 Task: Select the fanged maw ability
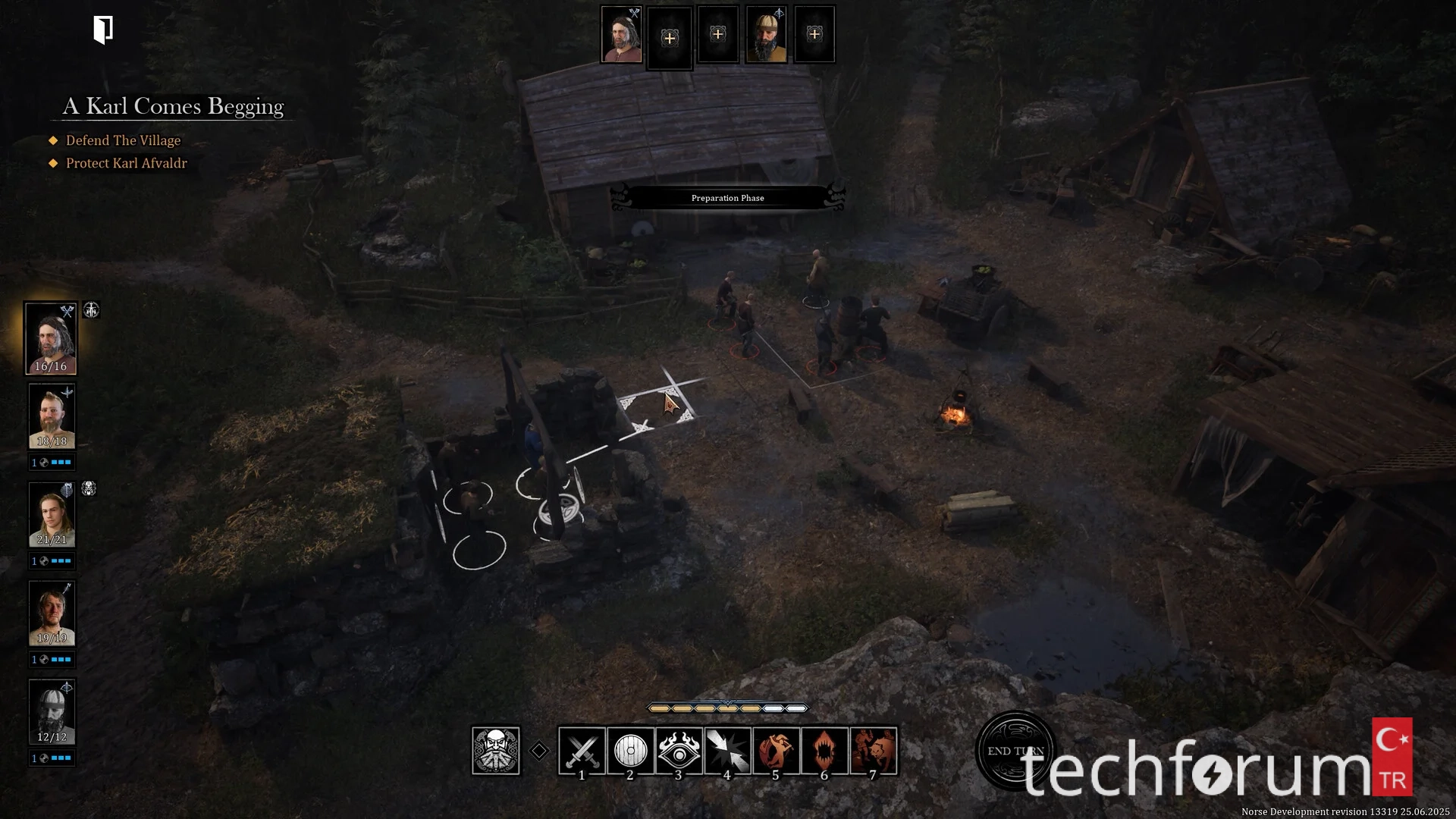[x=824, y=751]
